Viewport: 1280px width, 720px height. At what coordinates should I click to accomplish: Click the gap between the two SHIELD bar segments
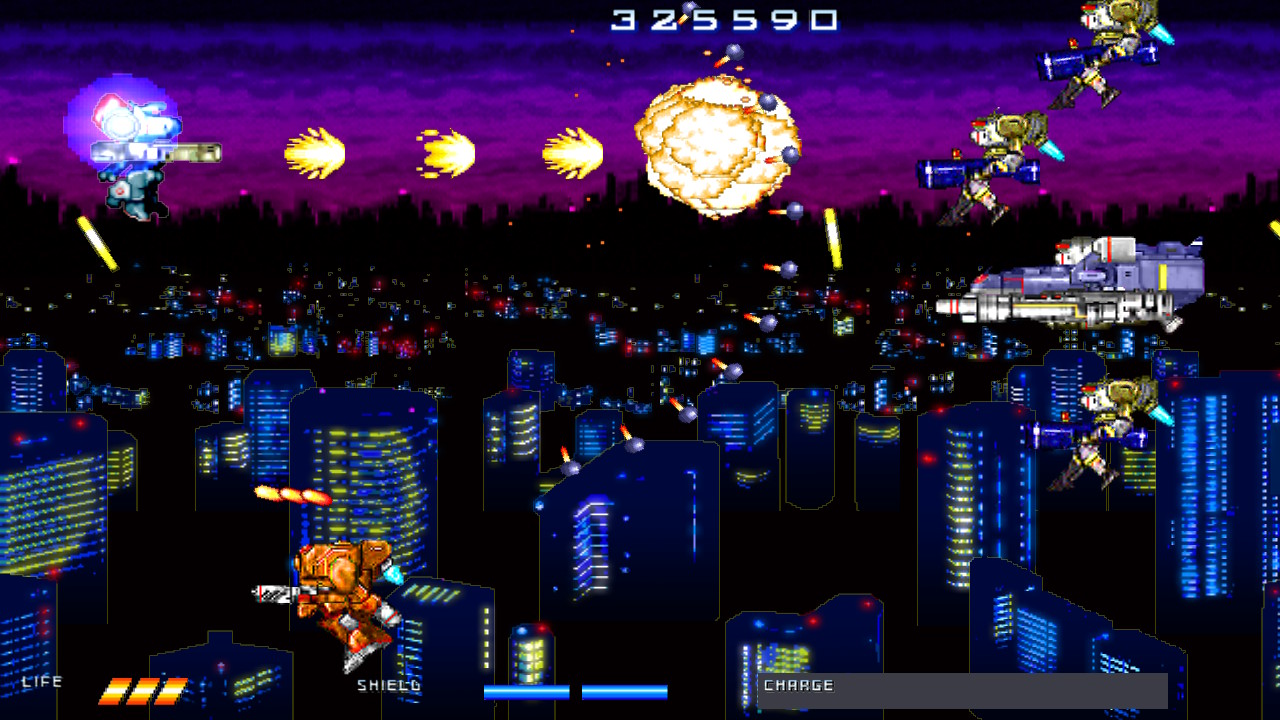[x=575, y=691]
